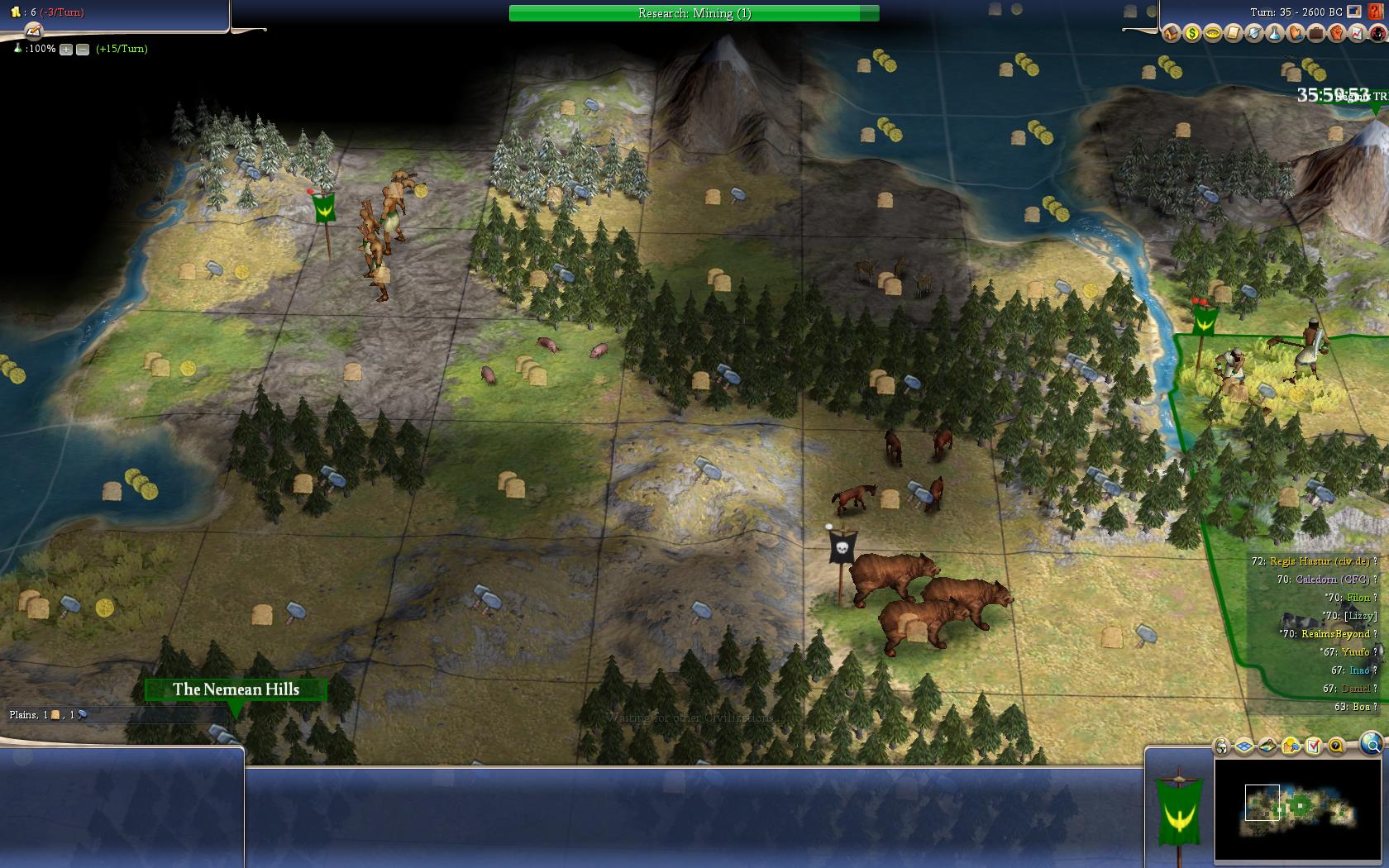1389x868 pixels.
Task: Decrease the research rate with minus
Action: [83, 49]
